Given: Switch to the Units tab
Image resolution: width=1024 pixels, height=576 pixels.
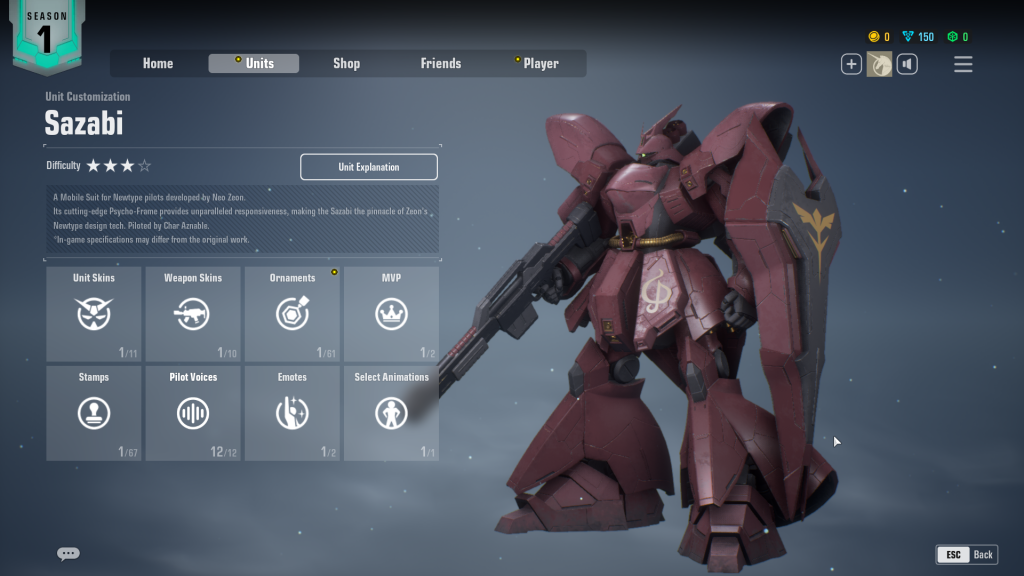Looking at the screenshot, I should coord(254,63).
